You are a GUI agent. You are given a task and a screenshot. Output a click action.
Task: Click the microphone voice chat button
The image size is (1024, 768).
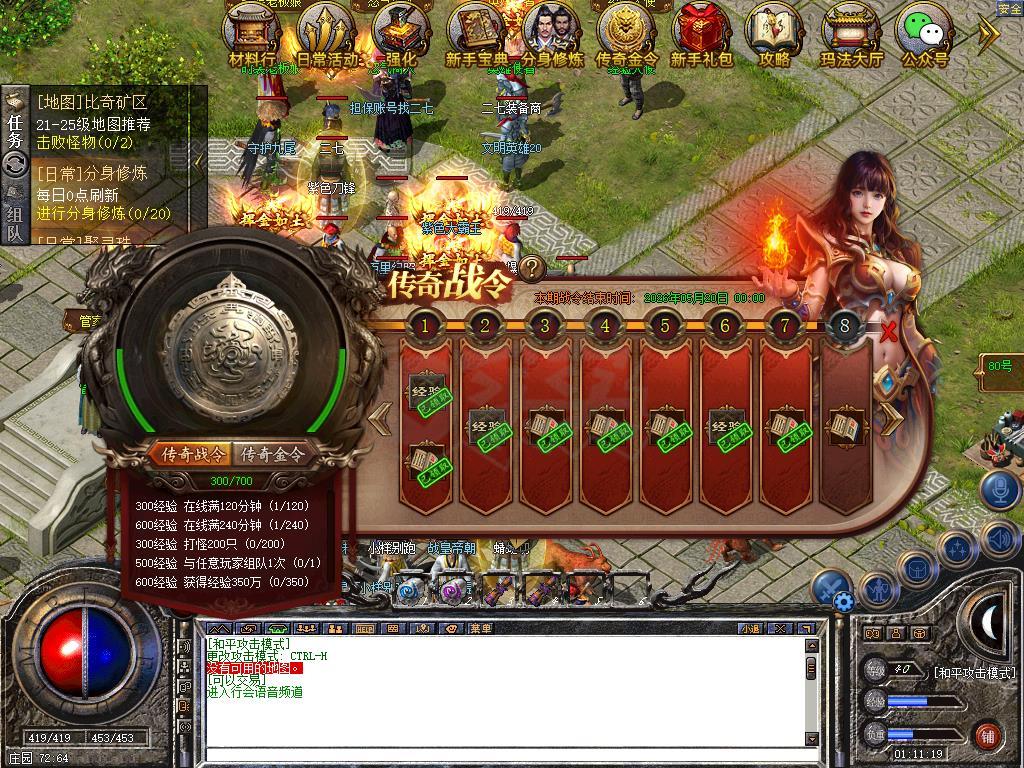click(998, 490)
